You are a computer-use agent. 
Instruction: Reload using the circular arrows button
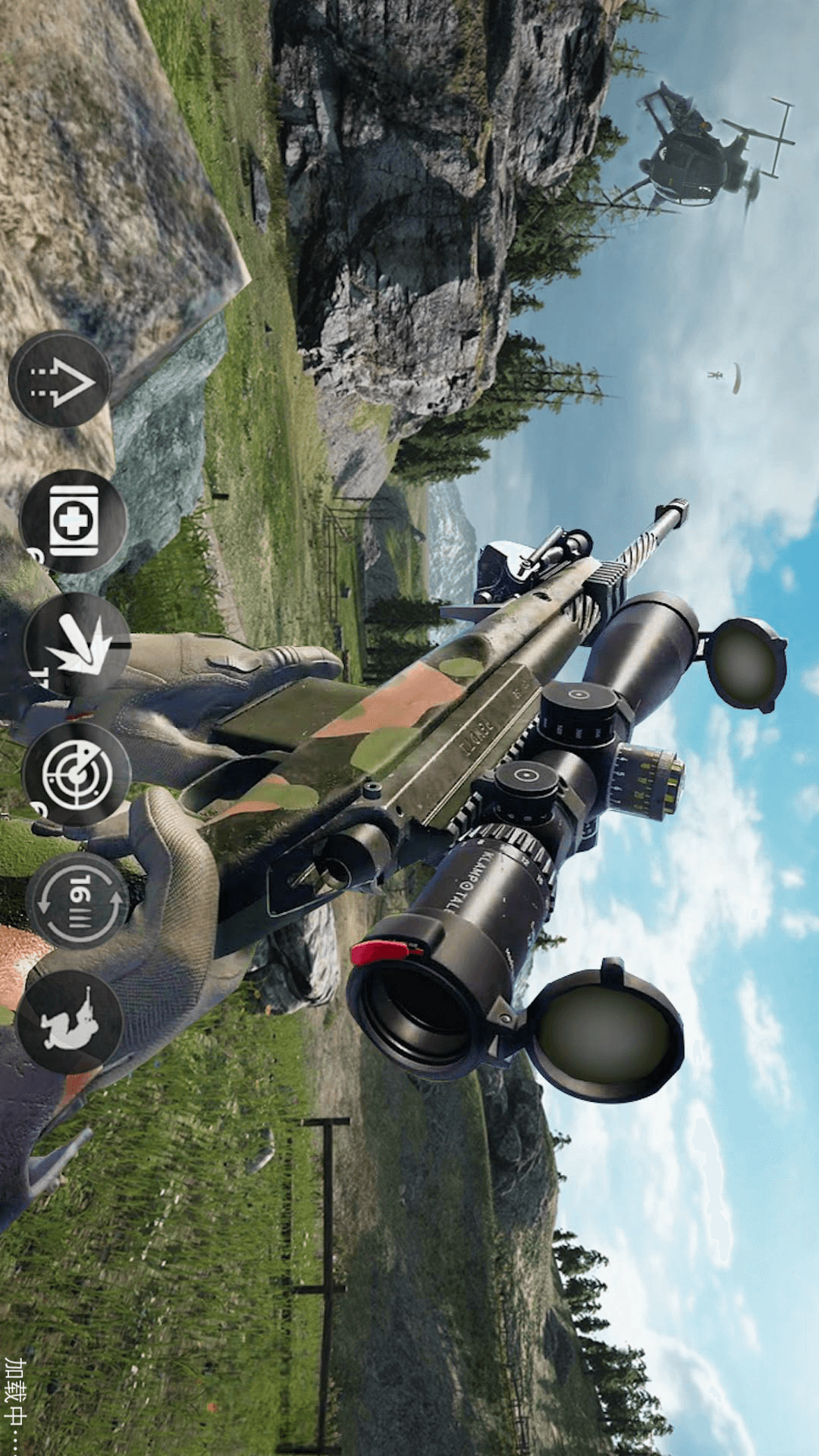(77, 901)
